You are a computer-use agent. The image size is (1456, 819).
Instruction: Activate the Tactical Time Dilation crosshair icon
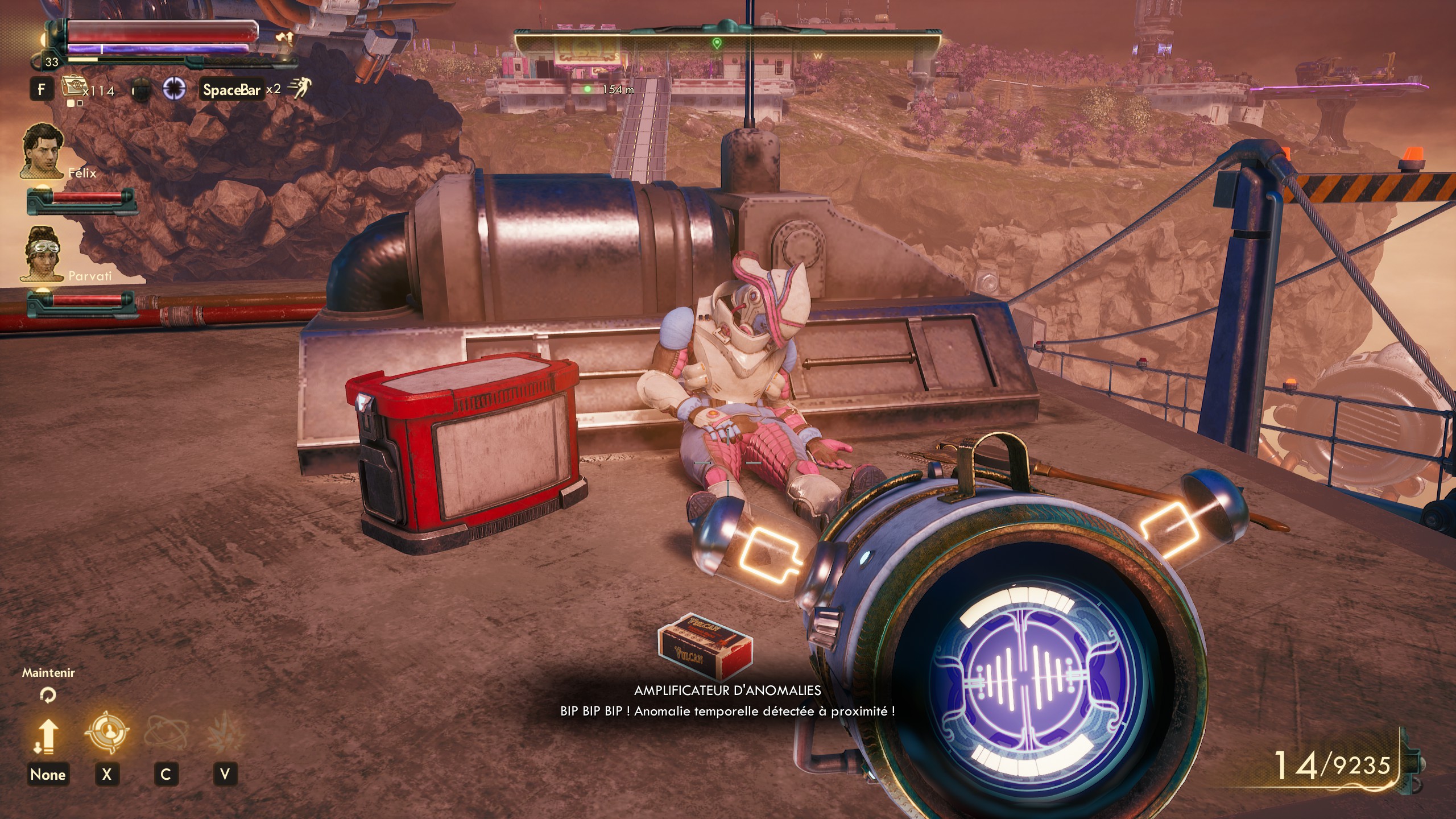click(174, 89)
